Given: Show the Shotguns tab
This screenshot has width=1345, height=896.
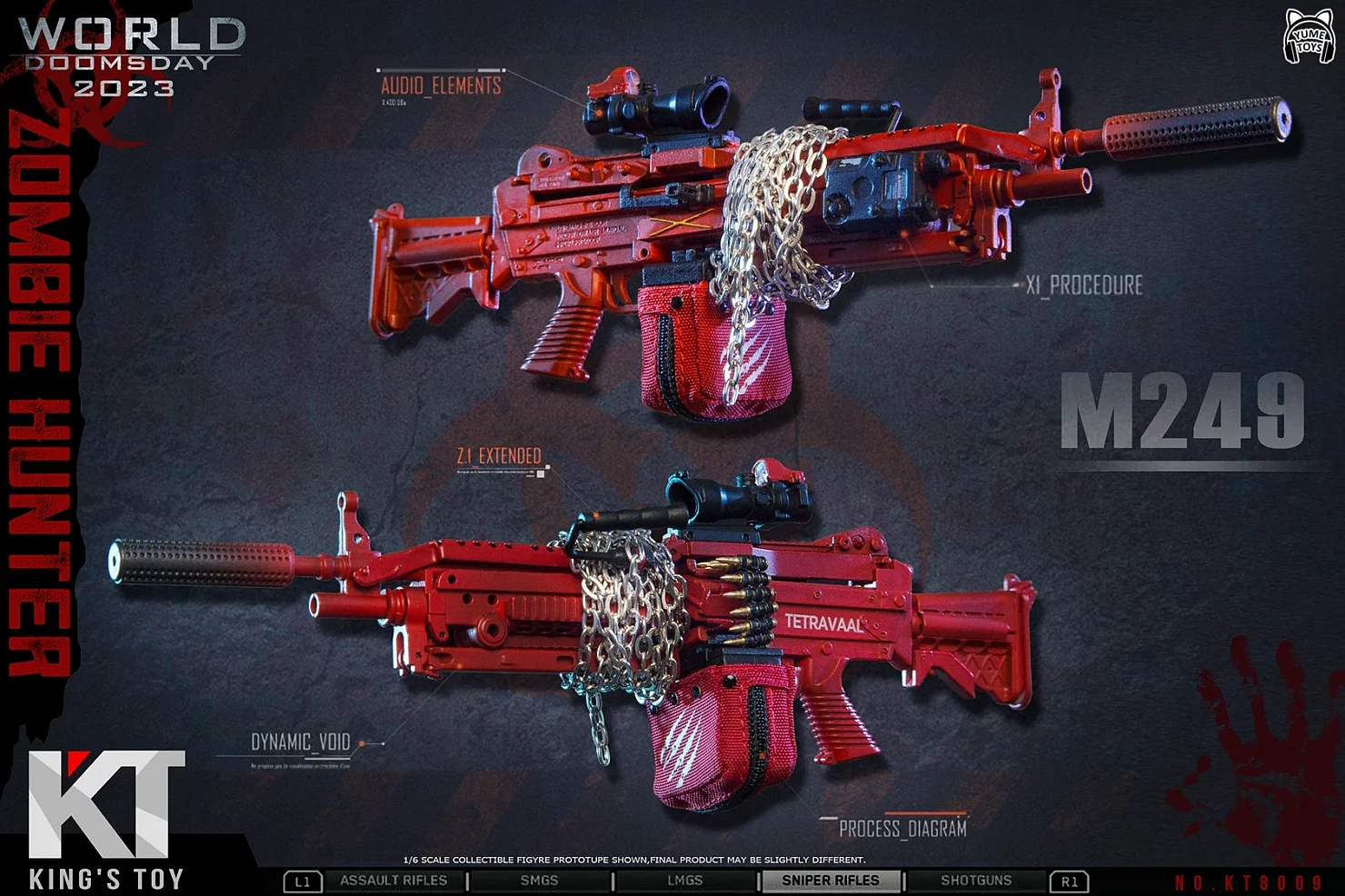Looking at the screenshot, I should [x=976, y=881].
